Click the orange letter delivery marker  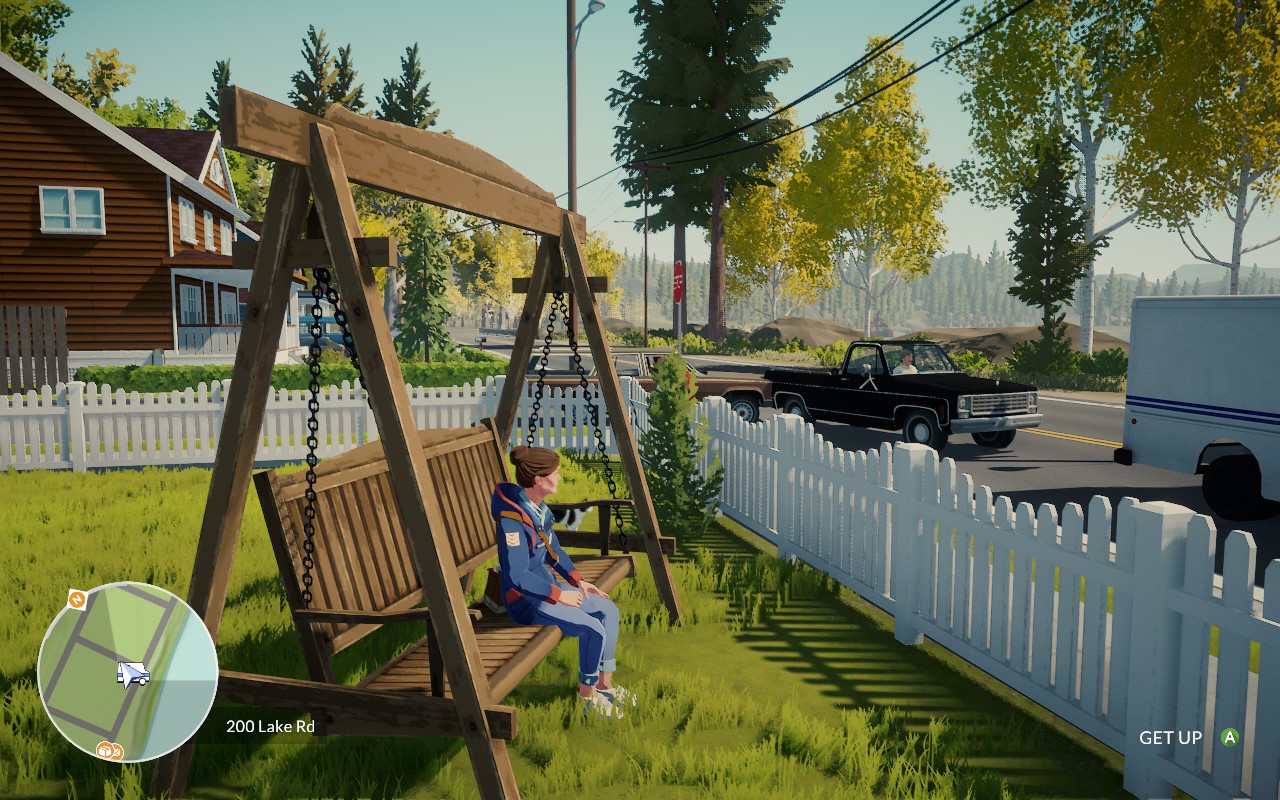[116, 751]
